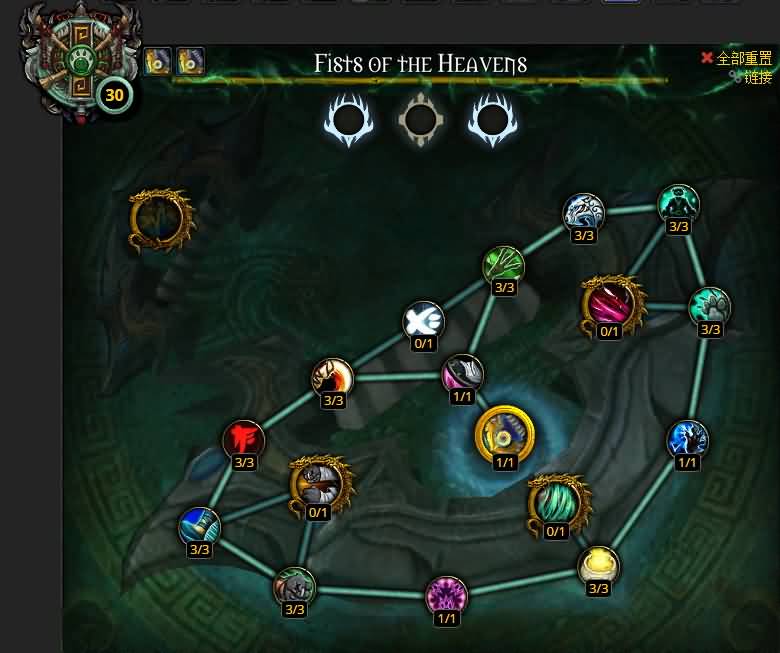Select the glowing yellow orb trait

coord(598,566)
